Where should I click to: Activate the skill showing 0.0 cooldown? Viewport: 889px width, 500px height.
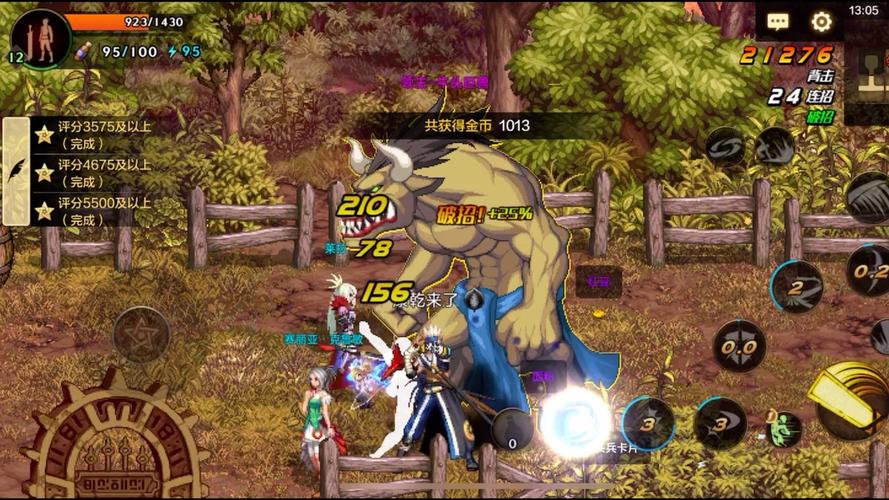coord(739,347)
